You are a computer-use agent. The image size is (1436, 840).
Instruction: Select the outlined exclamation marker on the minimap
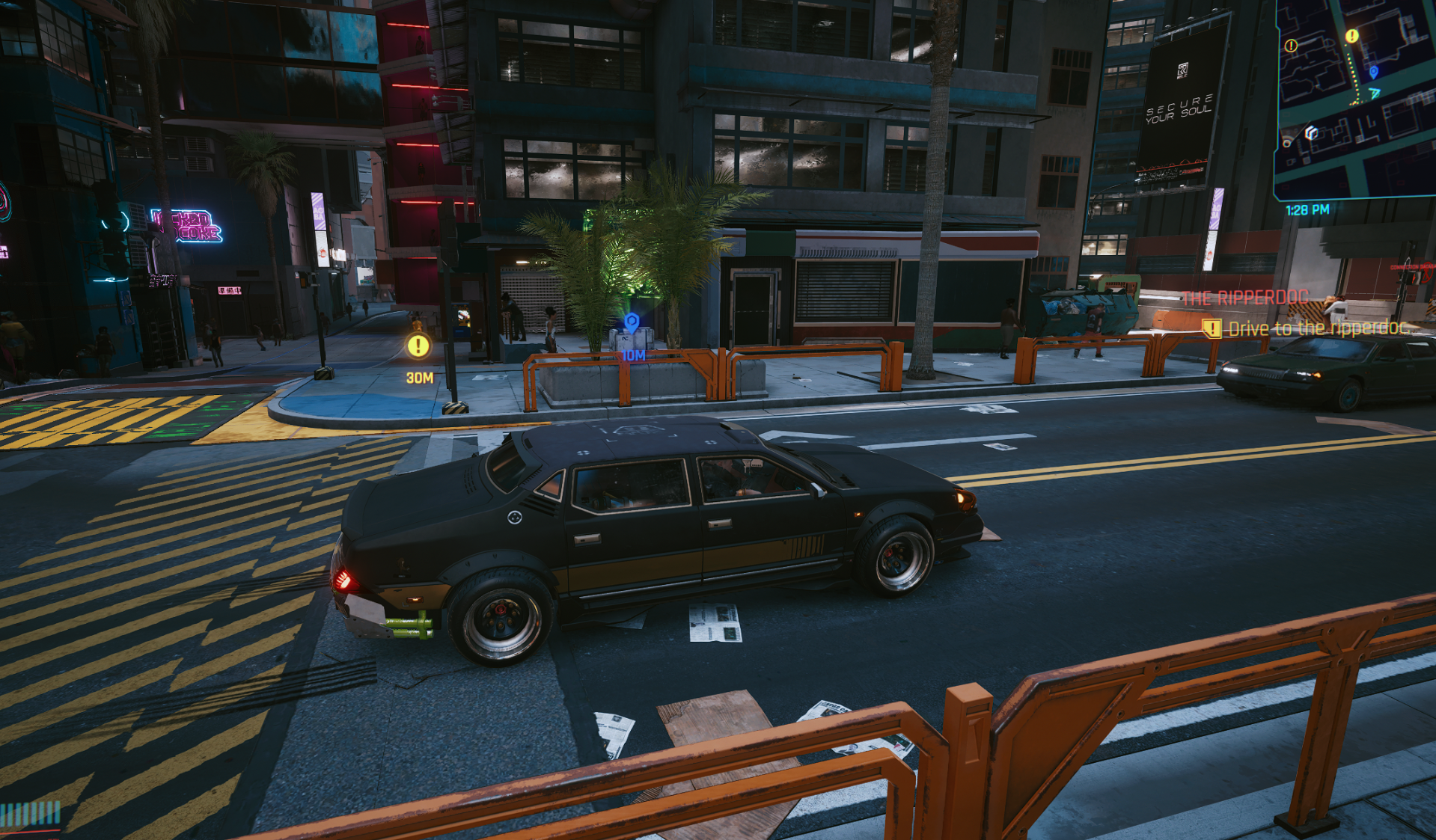(x=1291, y=46)
